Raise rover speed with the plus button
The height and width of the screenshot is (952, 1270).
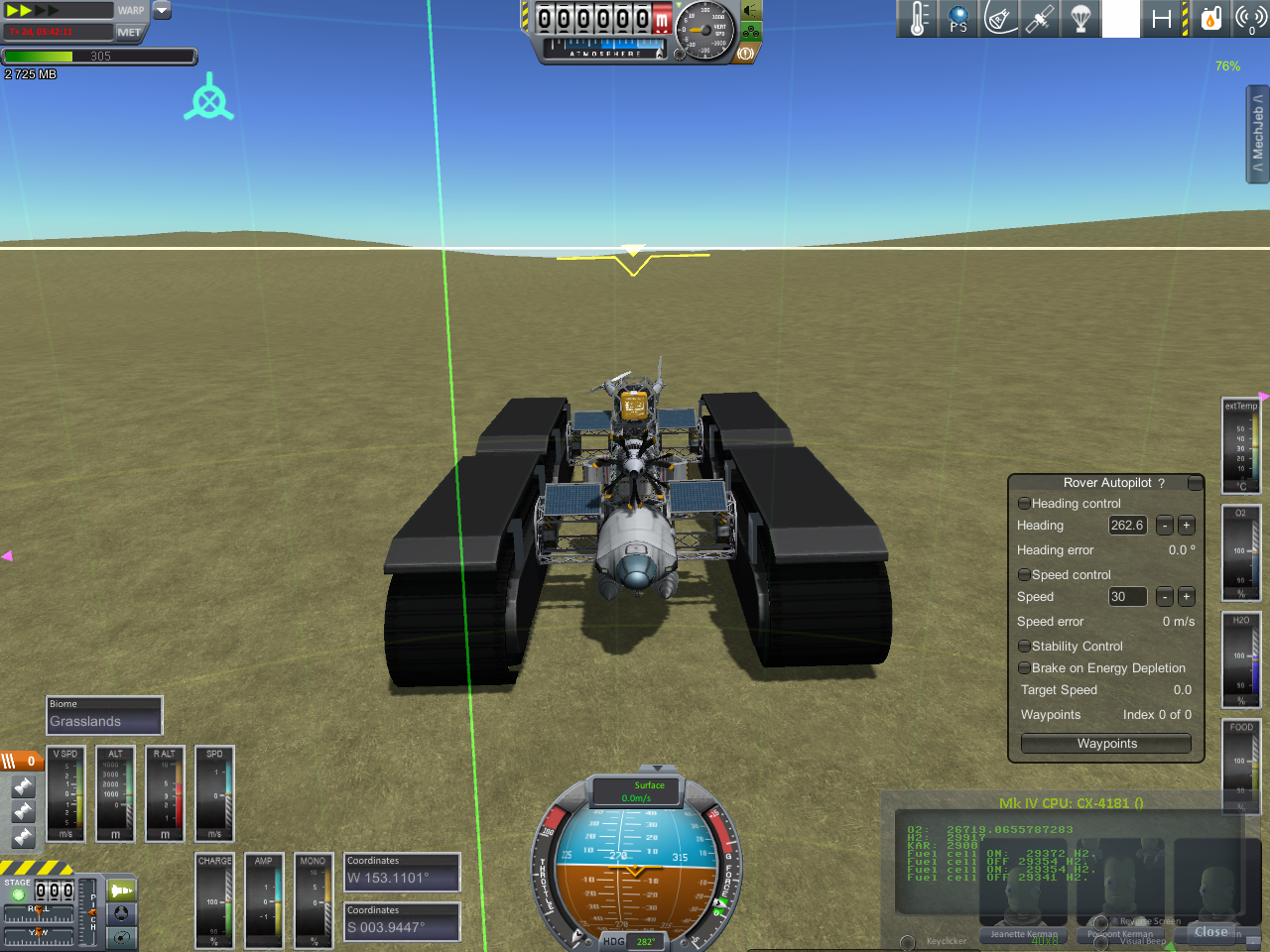[x=1186, y=597]
